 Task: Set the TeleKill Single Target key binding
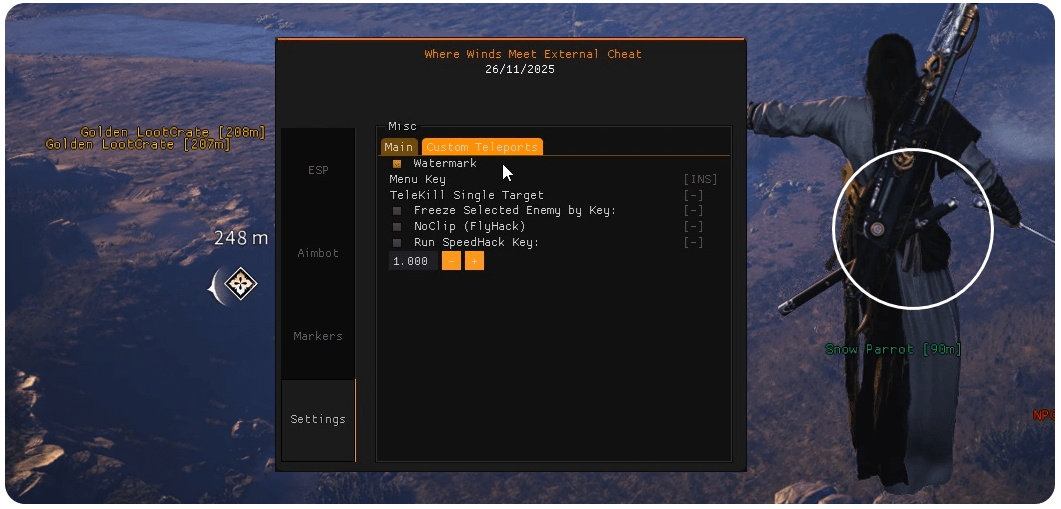[693, 195]
